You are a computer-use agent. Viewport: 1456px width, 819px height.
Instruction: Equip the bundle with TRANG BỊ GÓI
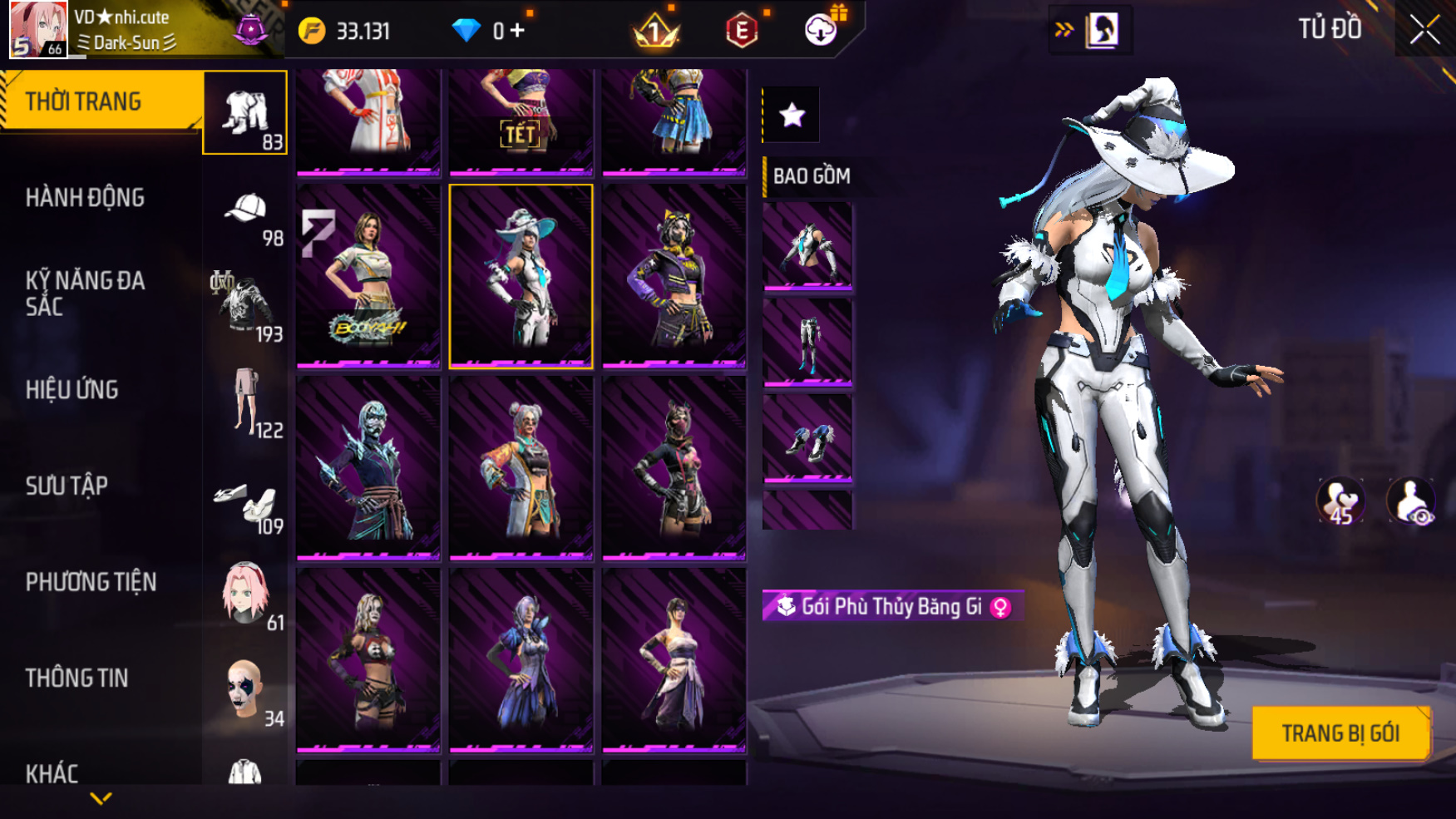click(x=1340, y=733)
